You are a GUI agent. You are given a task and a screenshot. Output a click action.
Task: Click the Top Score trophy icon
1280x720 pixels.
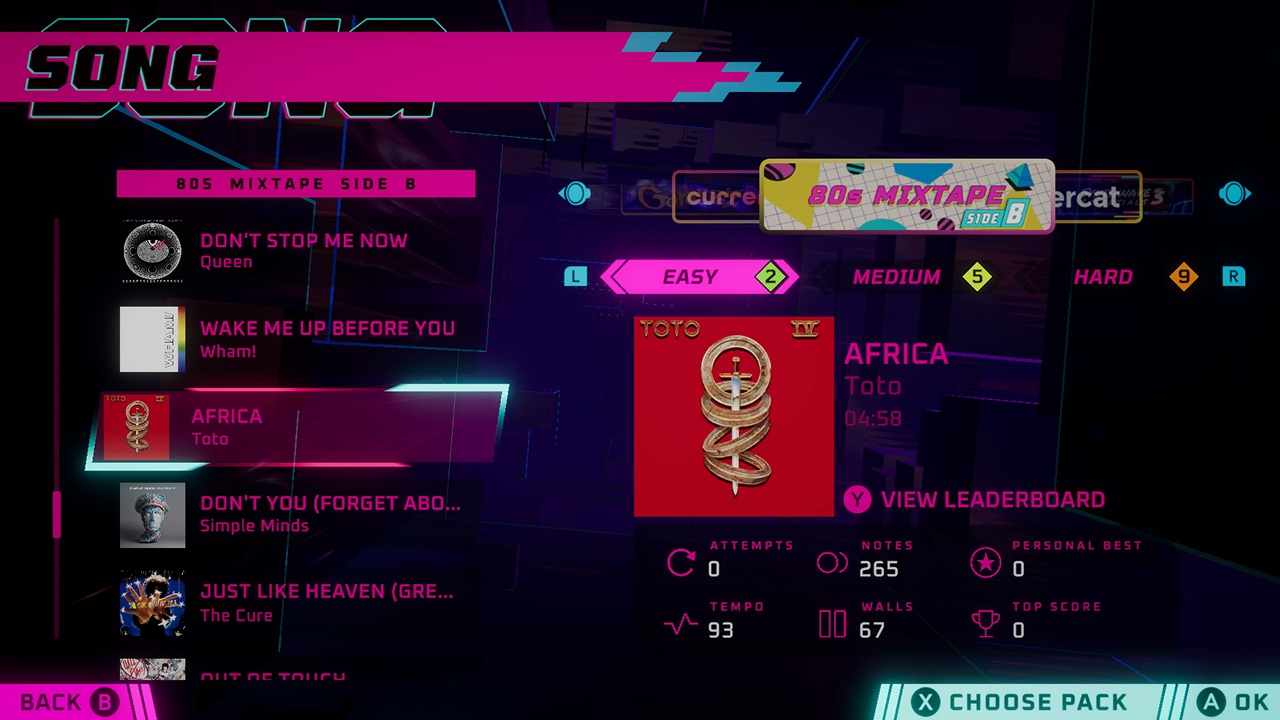pyautogui.click(x=986, y=624)
